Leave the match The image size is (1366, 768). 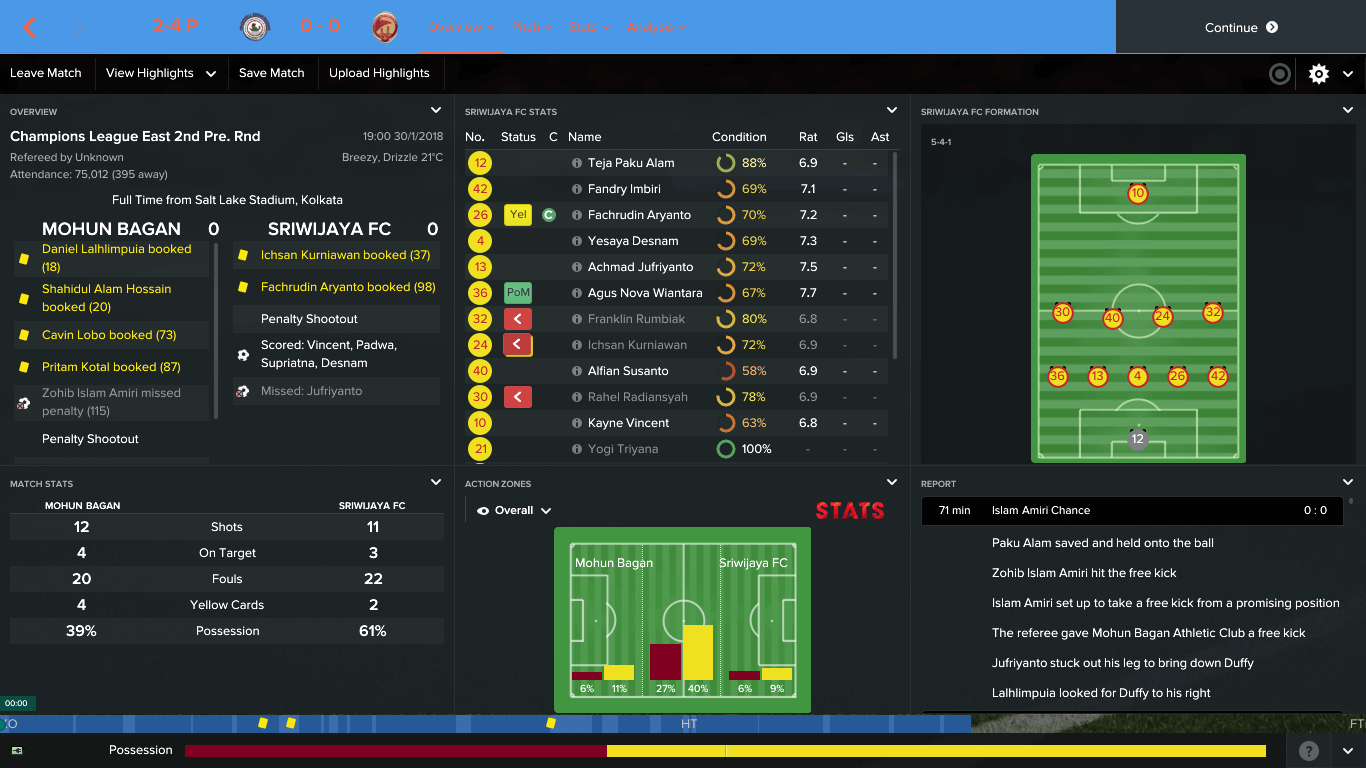point(46,73)
